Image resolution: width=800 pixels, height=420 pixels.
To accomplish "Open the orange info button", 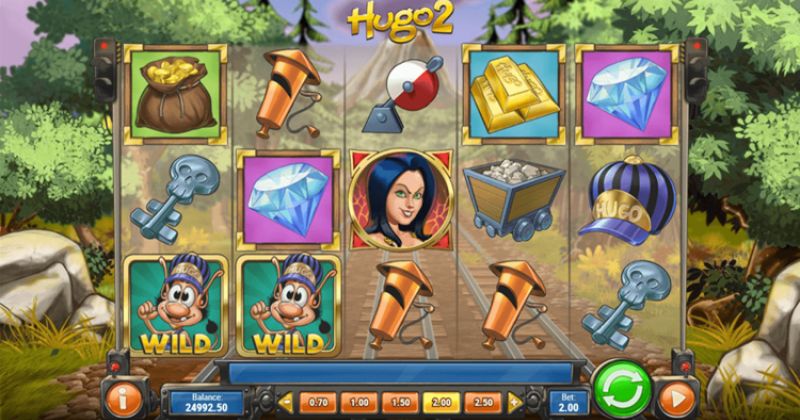I will 126,399.
